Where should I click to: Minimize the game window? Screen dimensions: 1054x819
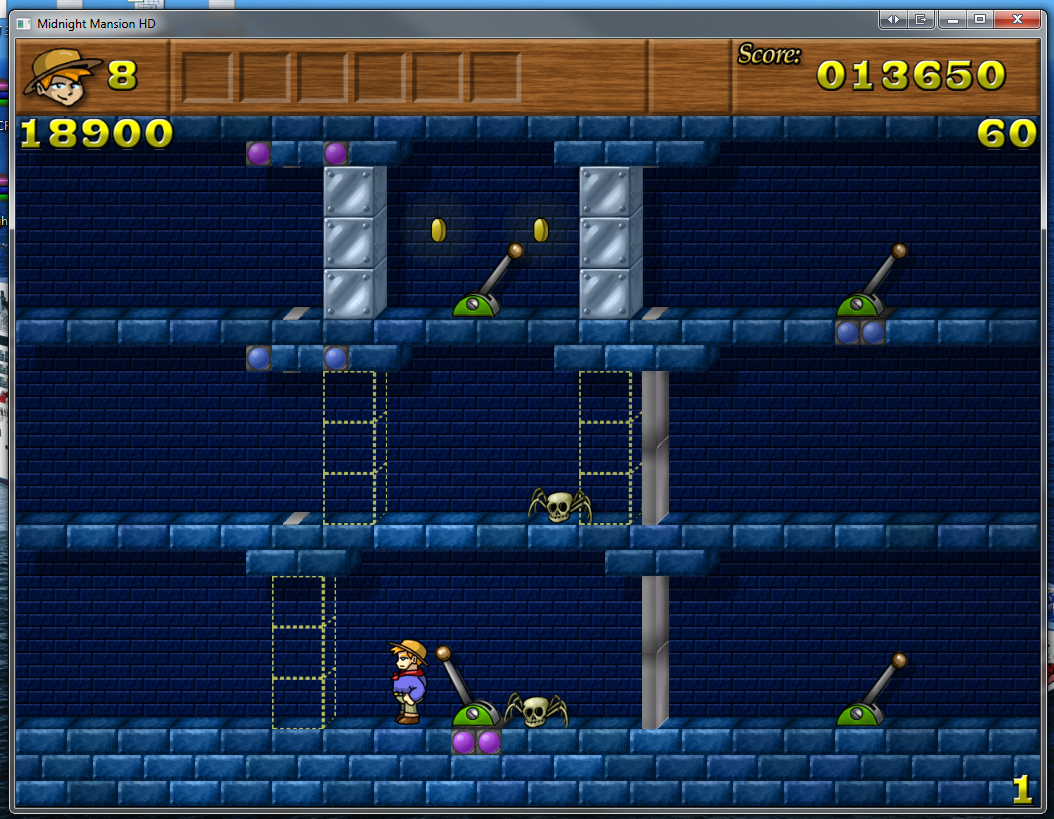953,19
